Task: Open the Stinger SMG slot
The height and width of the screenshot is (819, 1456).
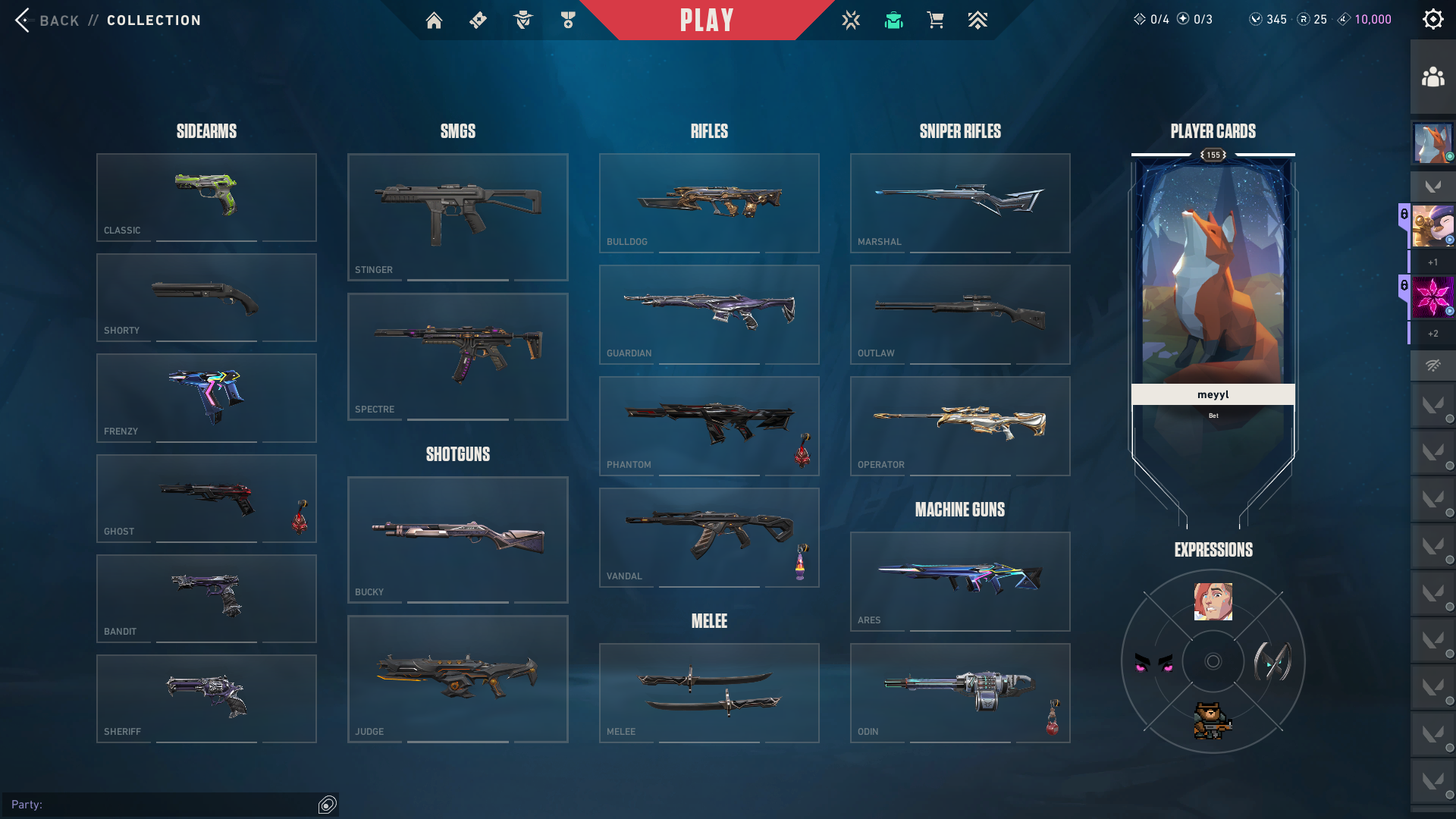Action: pyautogui.click(x=457, y=217)
